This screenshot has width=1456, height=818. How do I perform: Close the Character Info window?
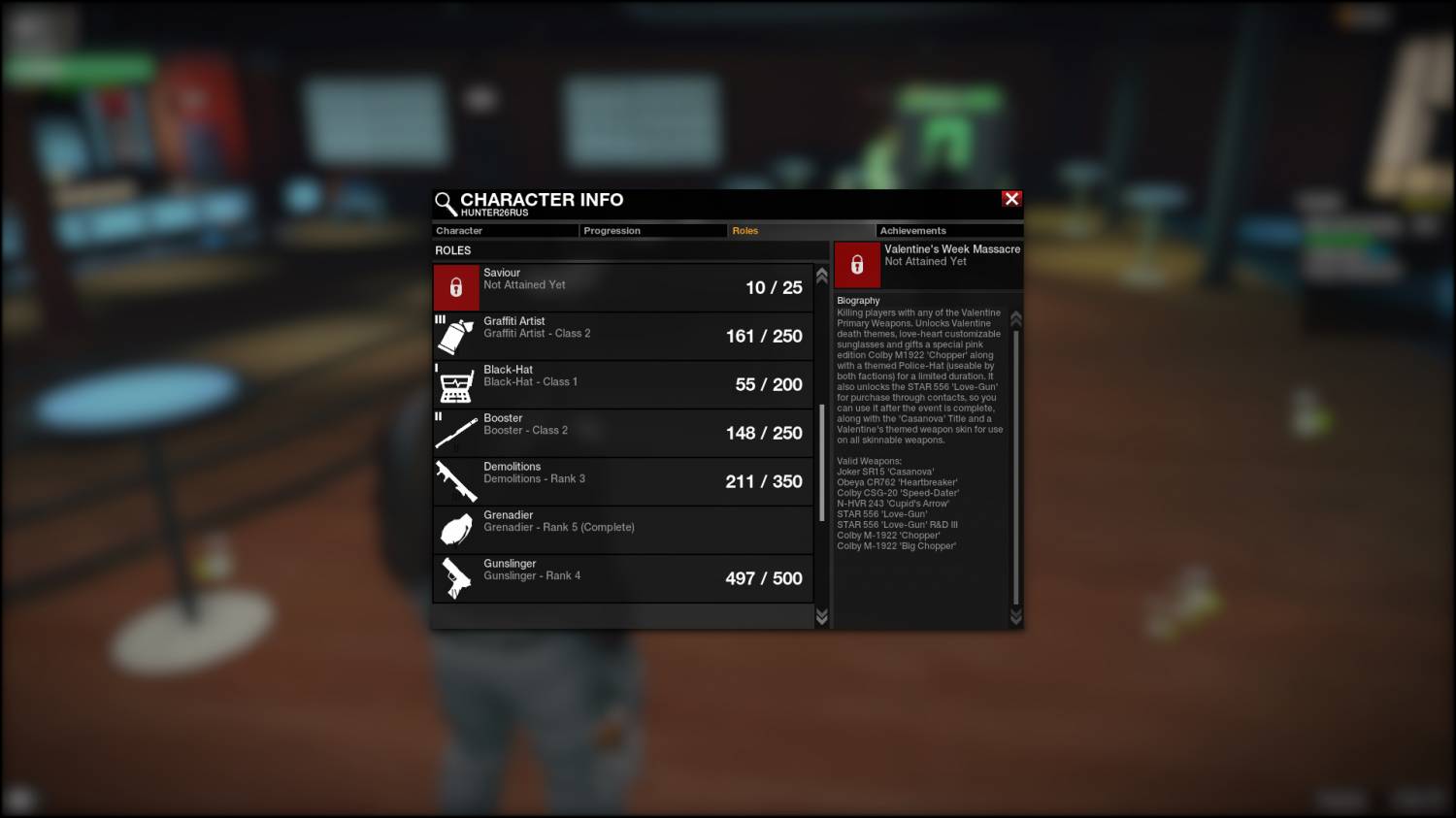click(1011, 199)
